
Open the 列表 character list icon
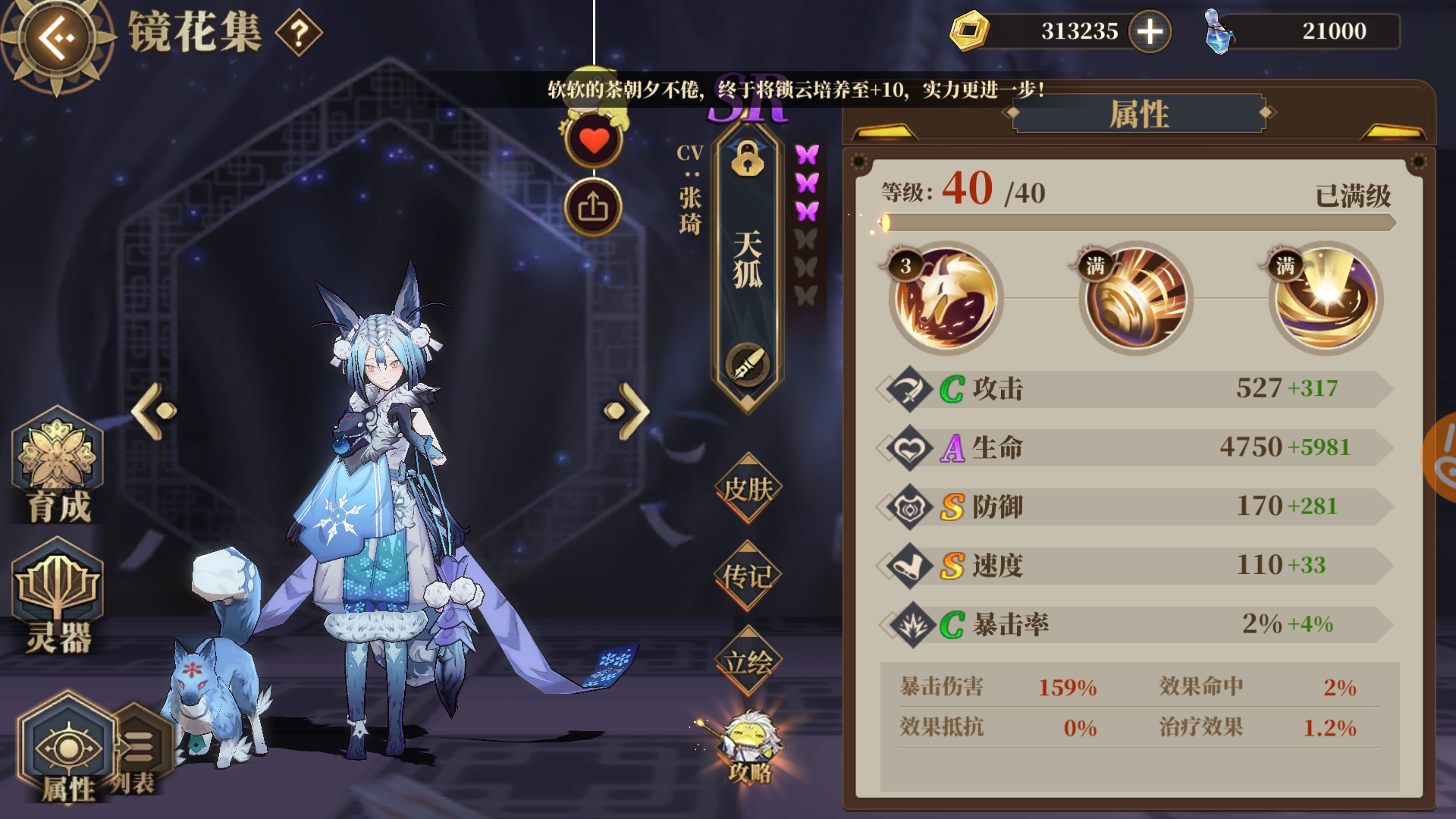click(x=139, y=747)
